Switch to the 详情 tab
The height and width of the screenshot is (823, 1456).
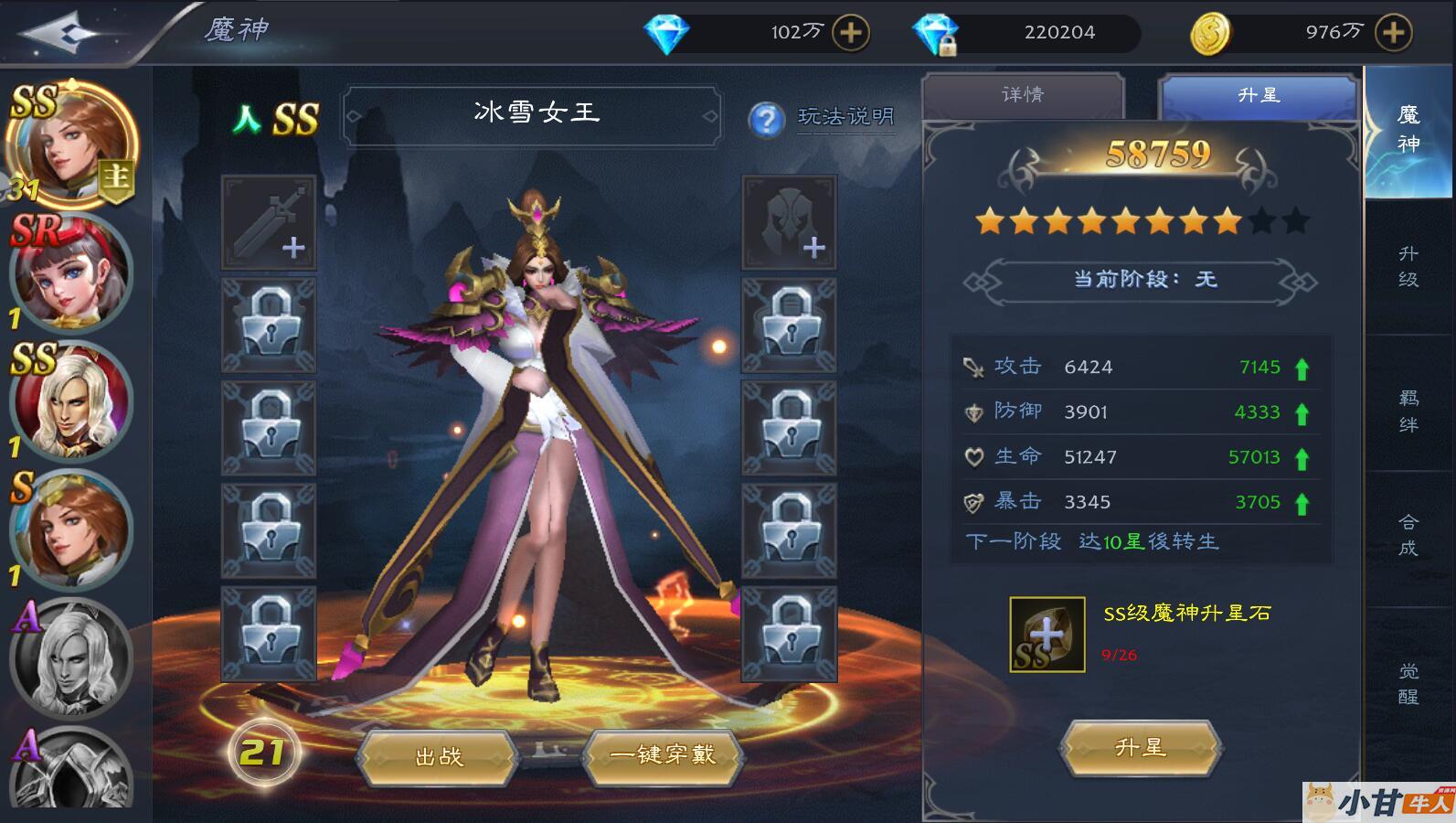1023,95
